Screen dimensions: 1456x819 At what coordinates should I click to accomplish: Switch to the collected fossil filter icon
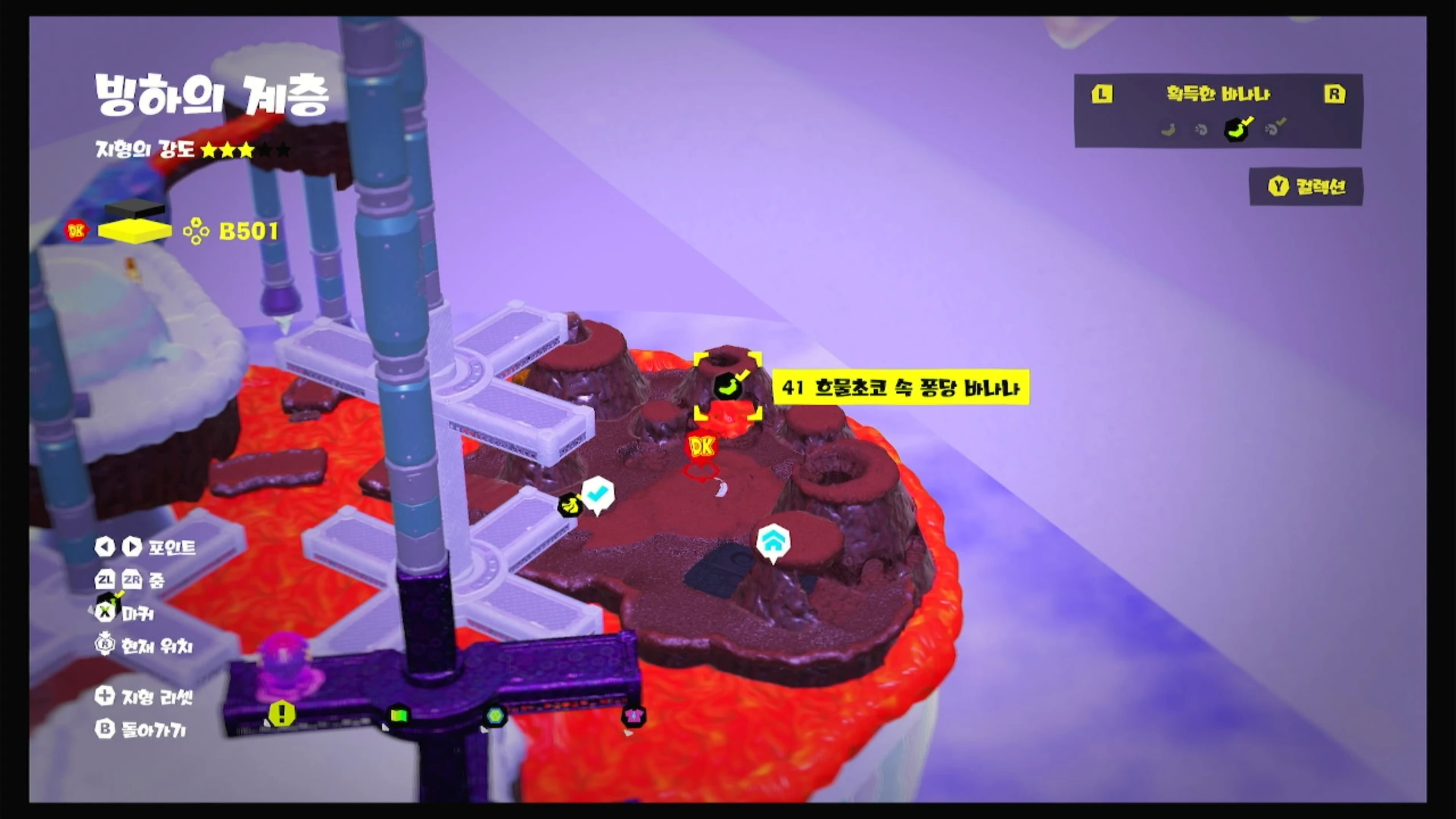[1274, 129]
